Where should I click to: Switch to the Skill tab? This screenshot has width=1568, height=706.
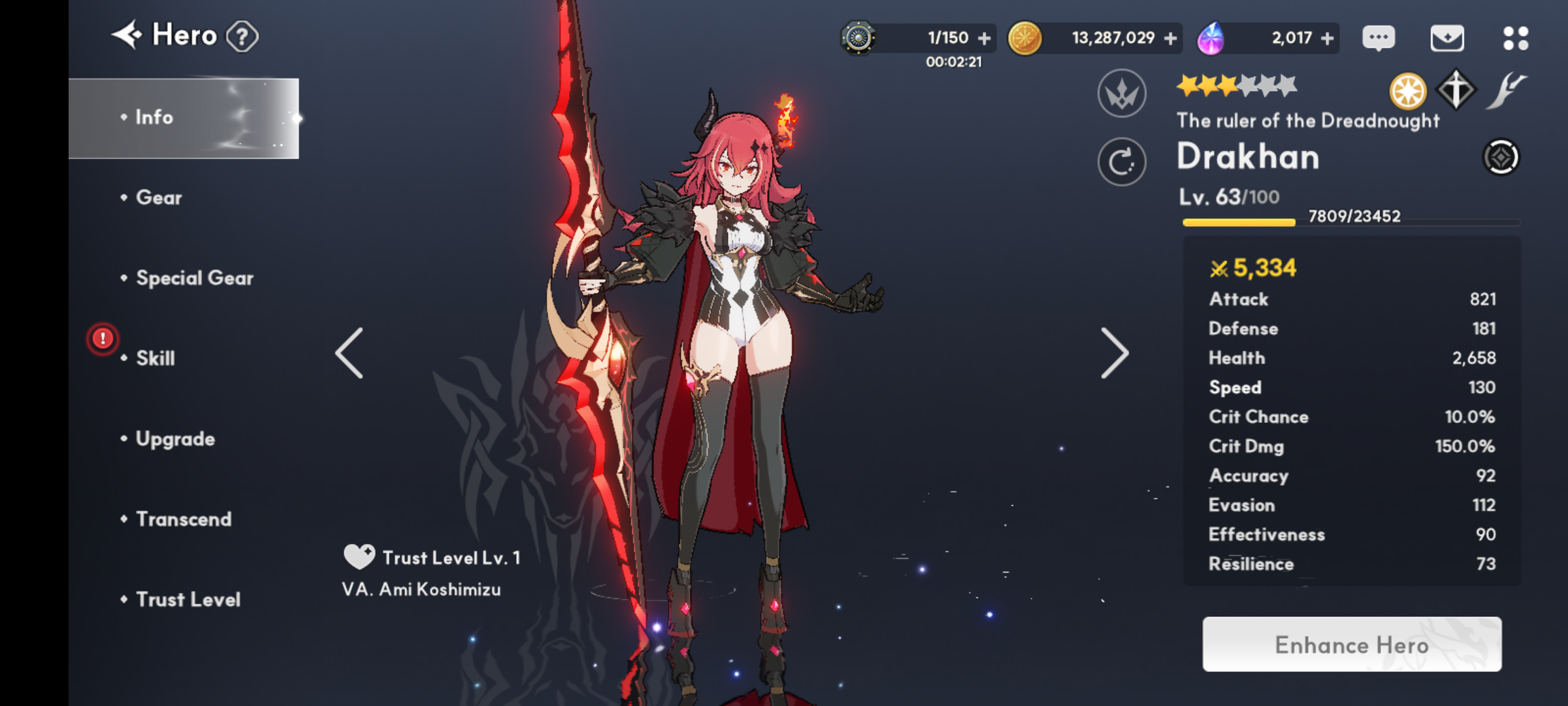pos(155,358)
